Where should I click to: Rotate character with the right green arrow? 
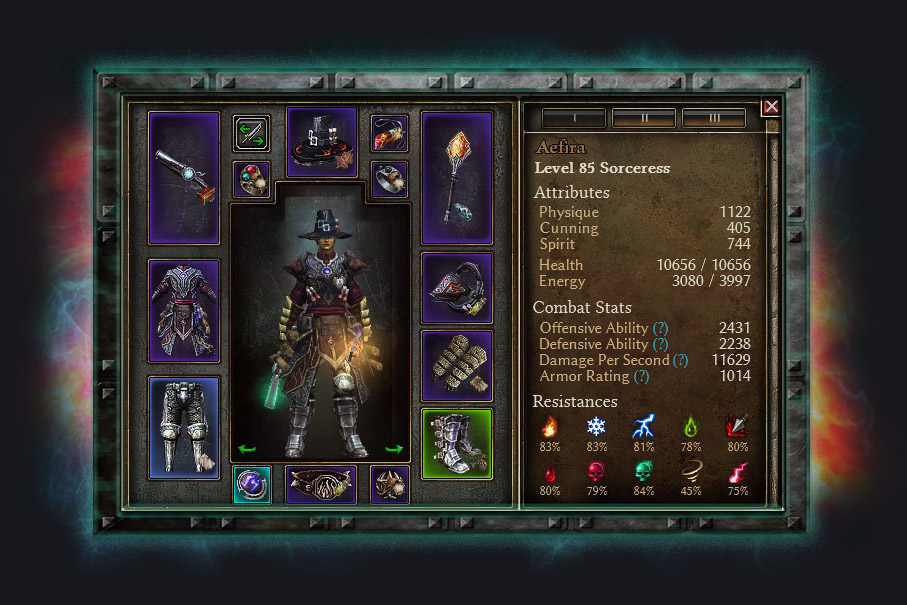point(394,449)
